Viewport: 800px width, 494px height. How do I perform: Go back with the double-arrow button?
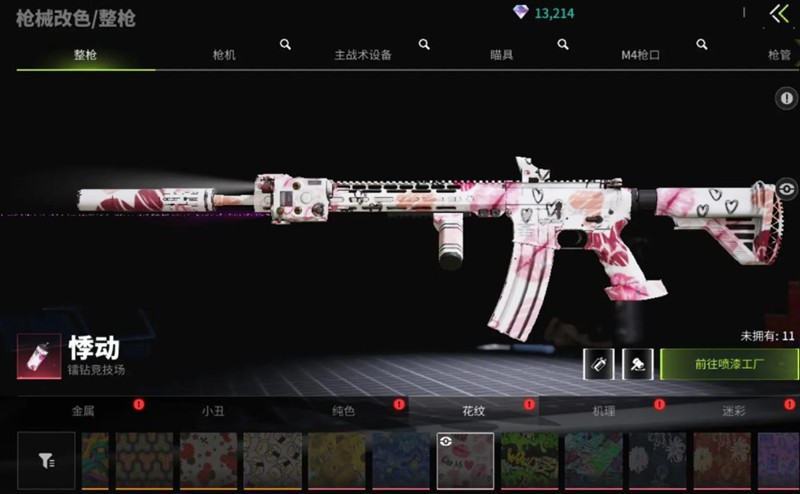click(779, 14)
